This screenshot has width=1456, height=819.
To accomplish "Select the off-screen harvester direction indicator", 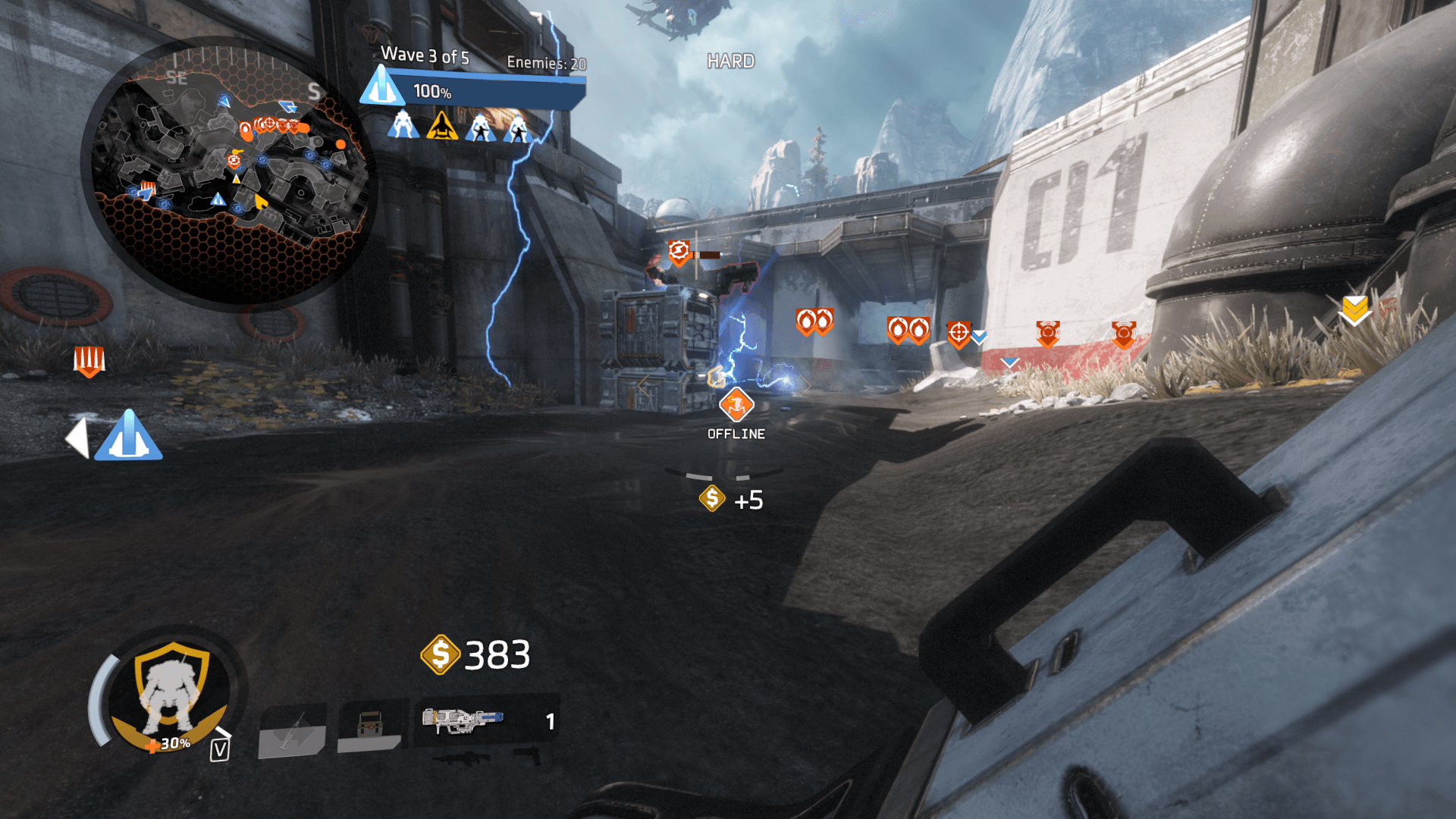I will (127, 436).
